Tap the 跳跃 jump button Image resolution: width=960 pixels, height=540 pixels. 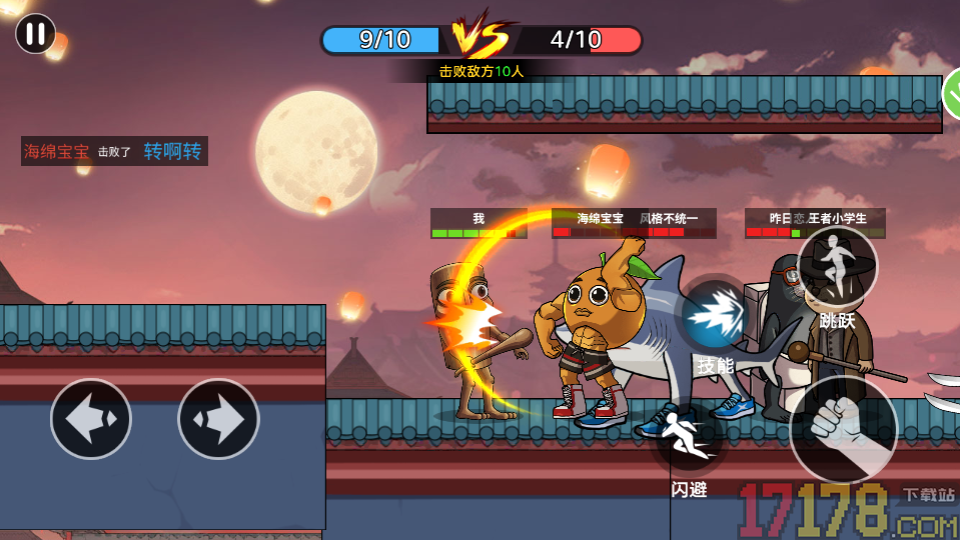(837, 267)
